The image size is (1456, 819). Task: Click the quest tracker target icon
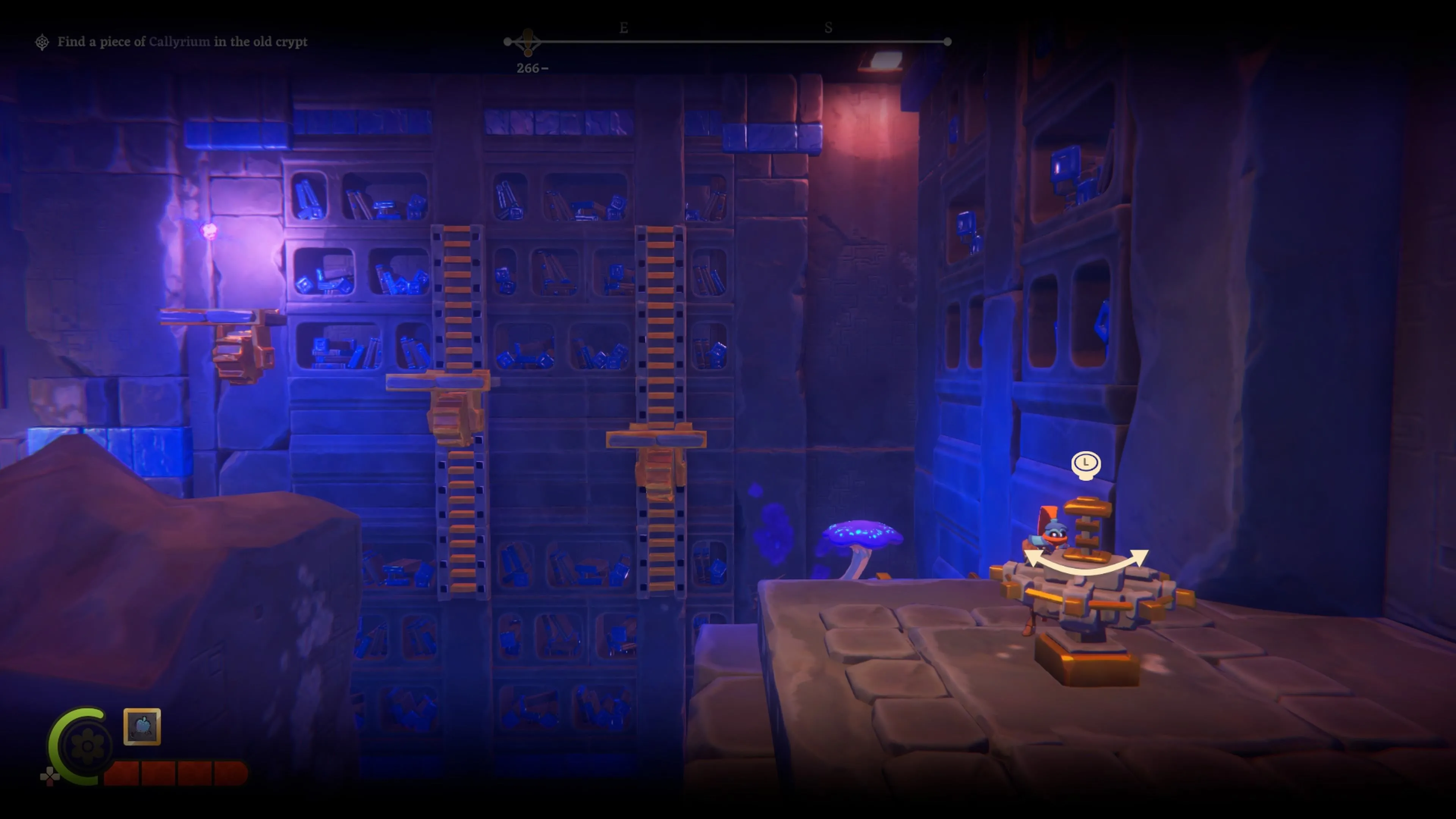tap(42, 42)
